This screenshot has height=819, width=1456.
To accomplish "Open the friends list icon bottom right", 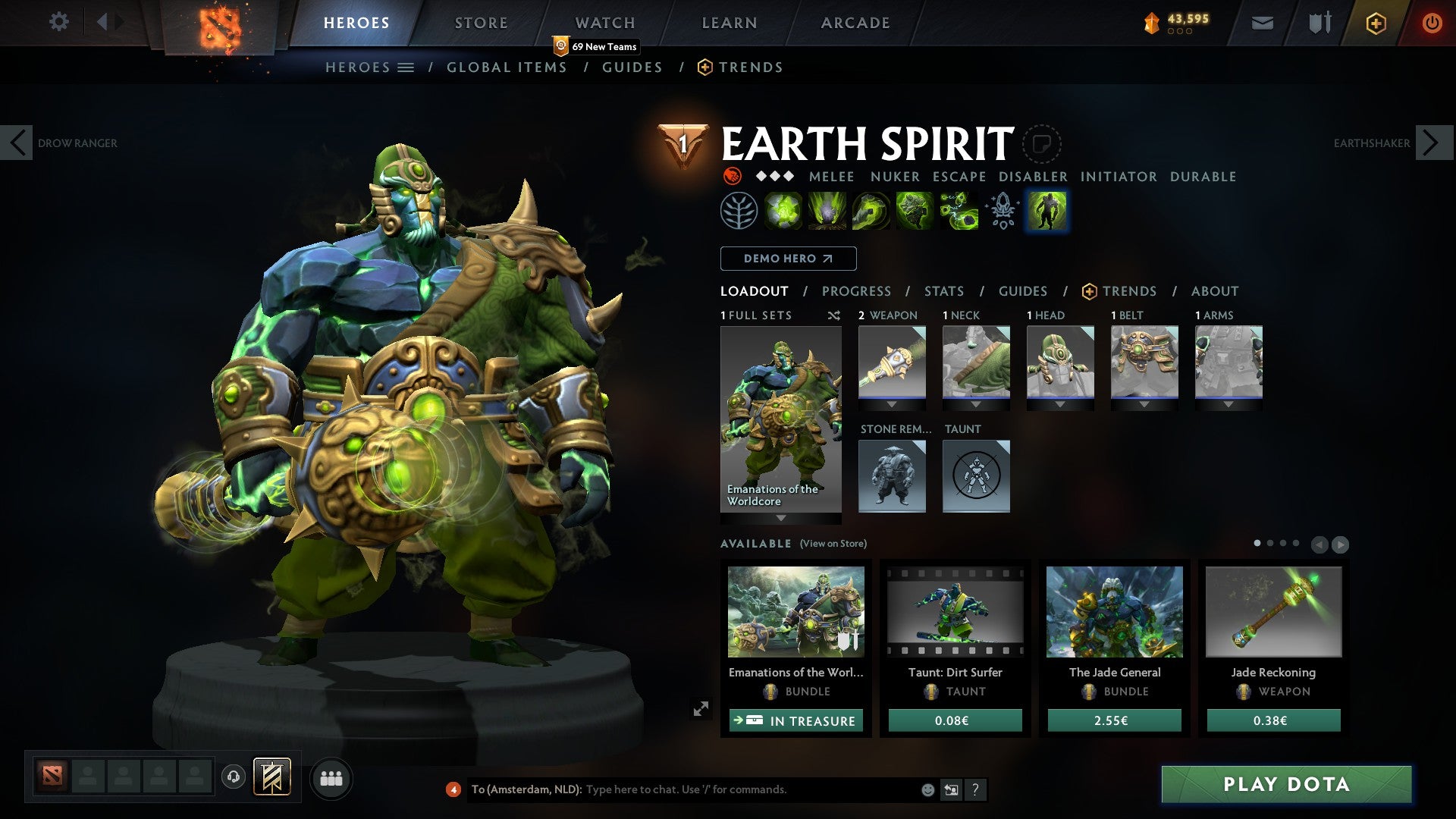I will (331, 777).
